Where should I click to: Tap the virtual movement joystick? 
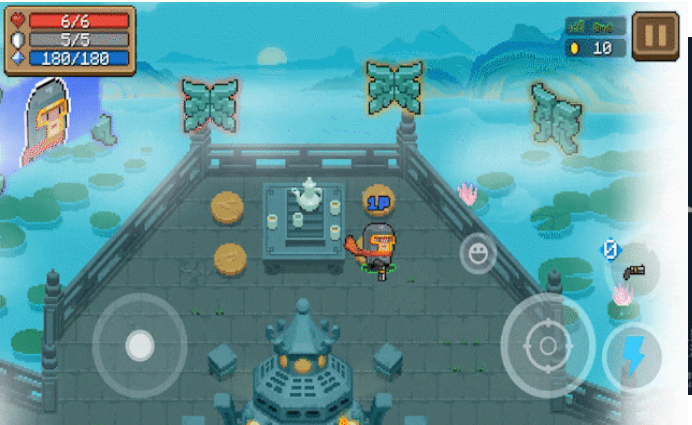pyautogui.click(x=139, y=346)
